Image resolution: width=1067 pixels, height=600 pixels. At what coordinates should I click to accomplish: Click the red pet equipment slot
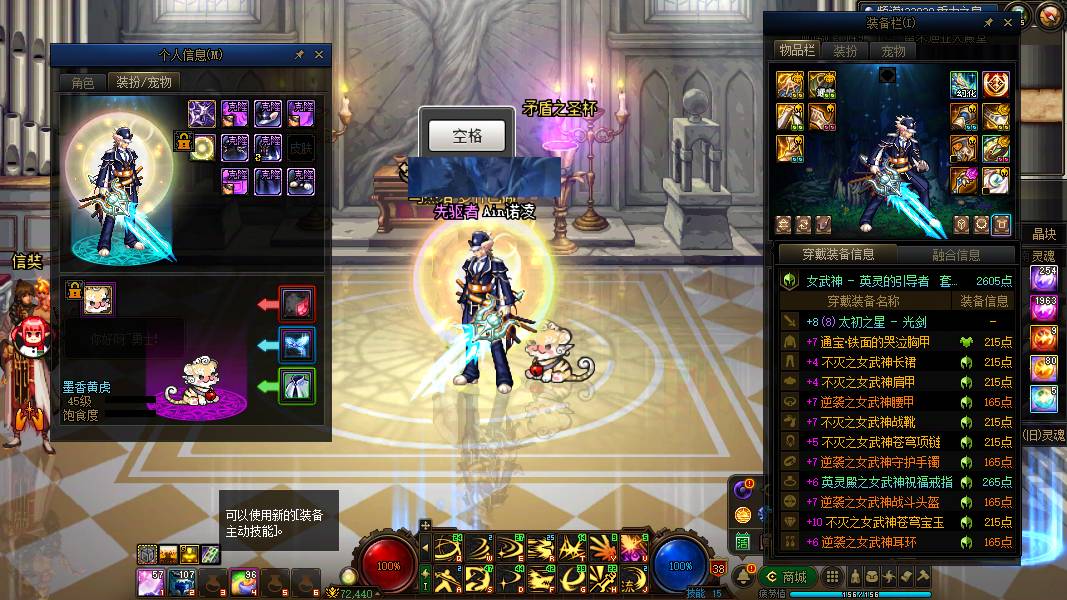click(297, 304)
